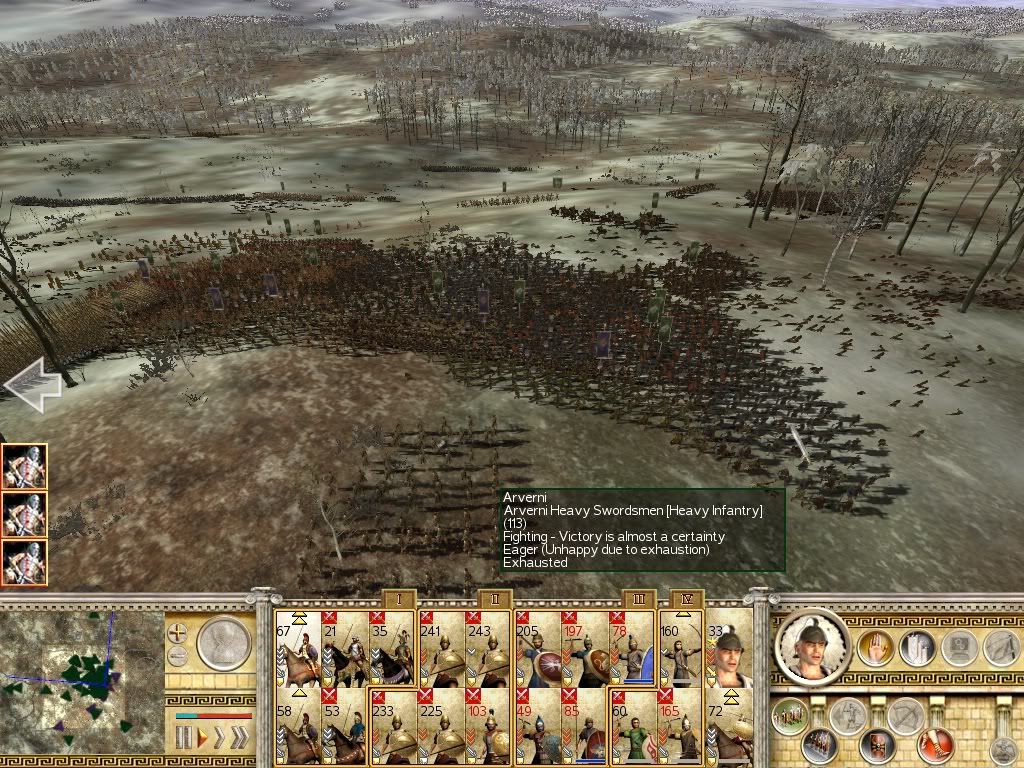Viewport: 1024px width, 768px height.
Task: Pick the green-tunic unit card with 60 men
Action: tap(632, 725)
